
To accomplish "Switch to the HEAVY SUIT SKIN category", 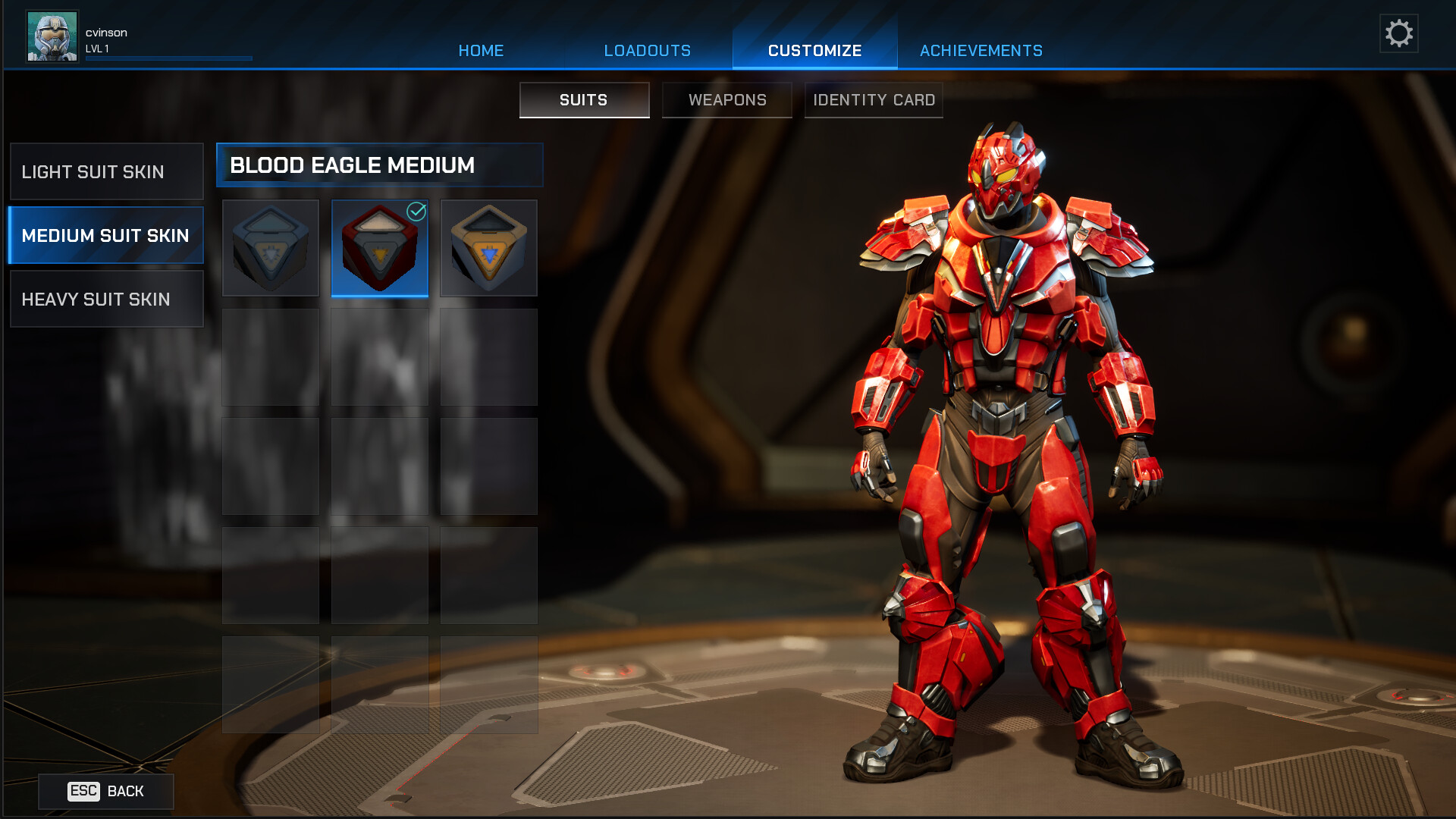I will 105,299.
